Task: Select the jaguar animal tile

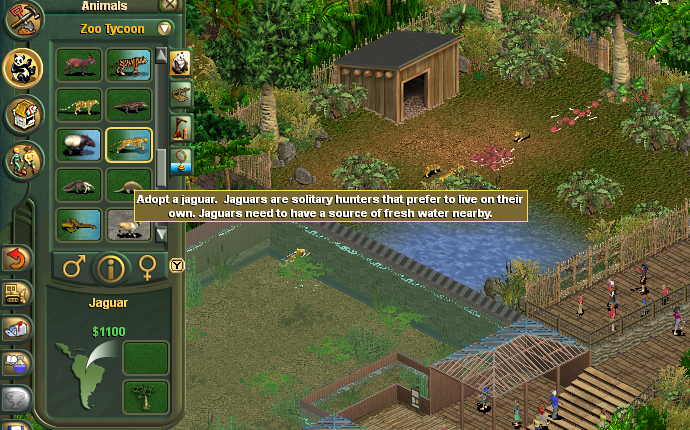Action: (129, 145)
